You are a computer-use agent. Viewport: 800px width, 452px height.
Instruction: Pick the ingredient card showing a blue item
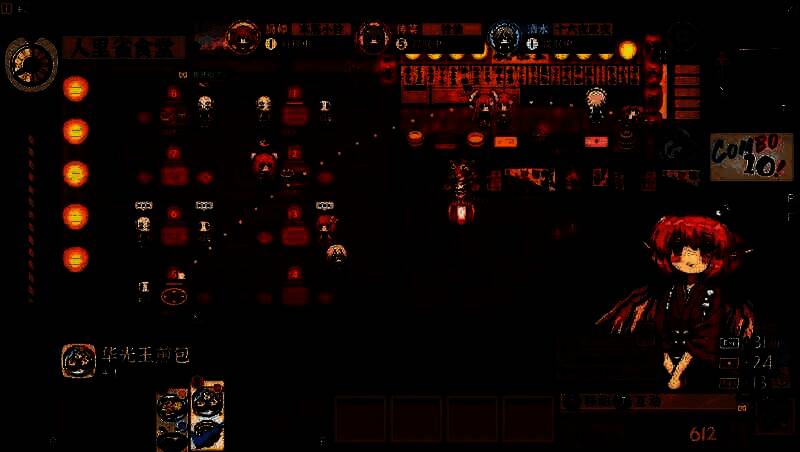pos(207,413)
